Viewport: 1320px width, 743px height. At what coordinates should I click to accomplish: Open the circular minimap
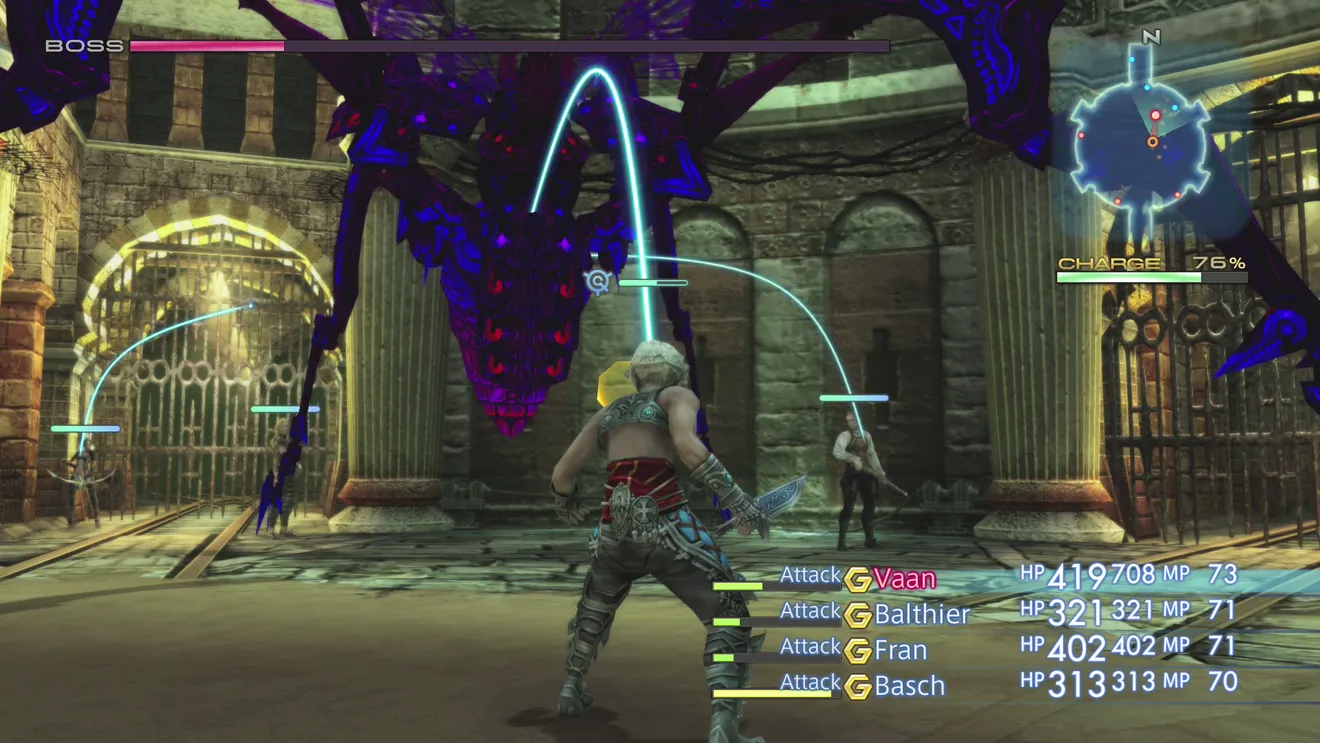click(x=1140, y=144)
